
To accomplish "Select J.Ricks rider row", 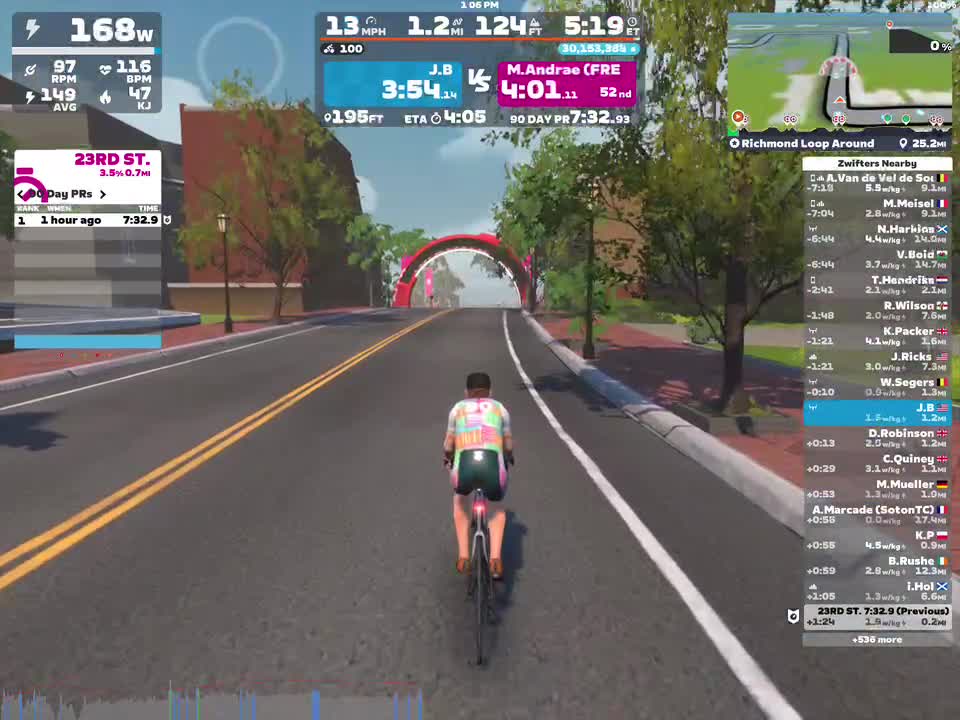I will (x=877, y=362).
